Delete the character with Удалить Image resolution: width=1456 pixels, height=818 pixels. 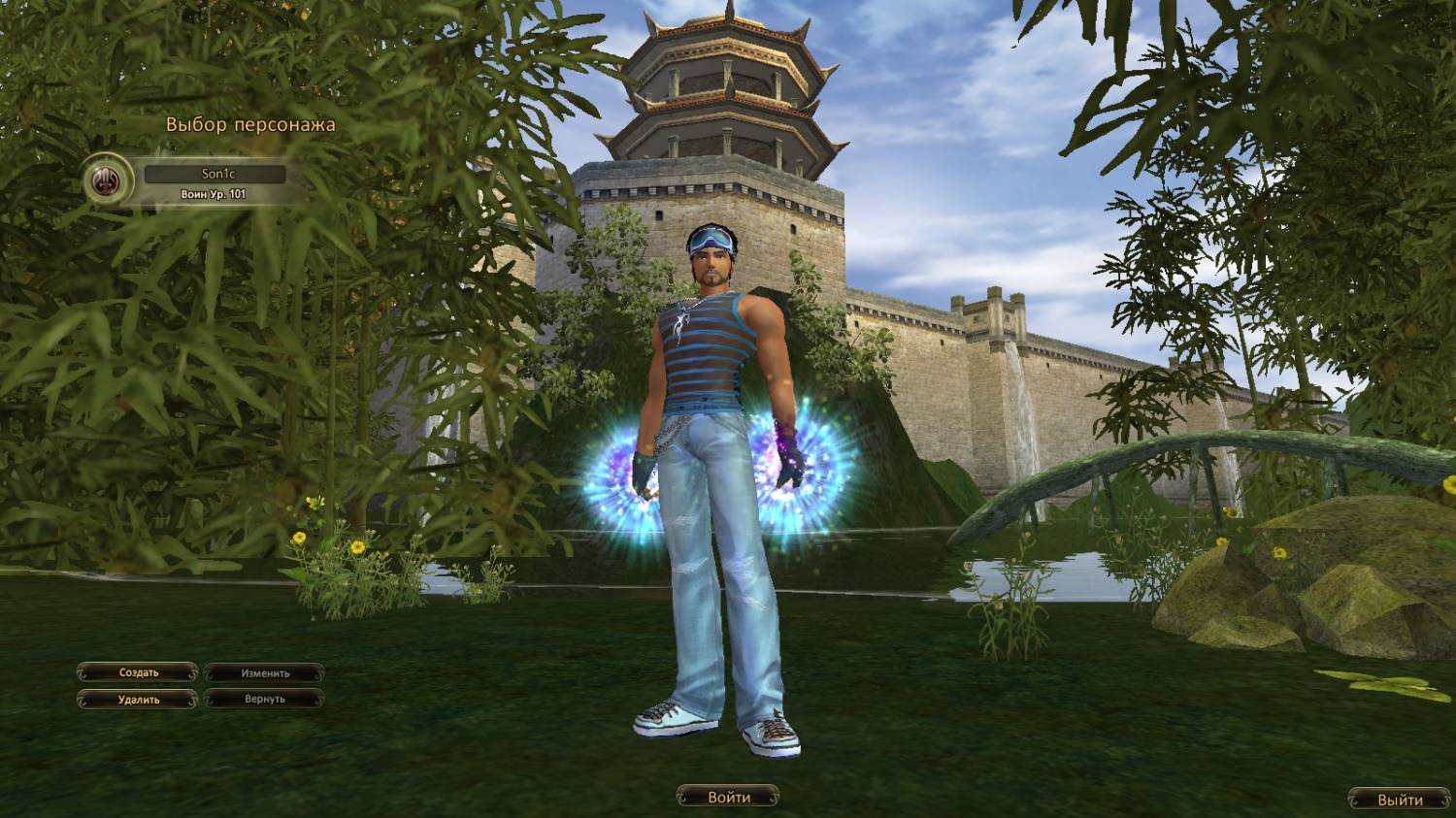(138, 699)
